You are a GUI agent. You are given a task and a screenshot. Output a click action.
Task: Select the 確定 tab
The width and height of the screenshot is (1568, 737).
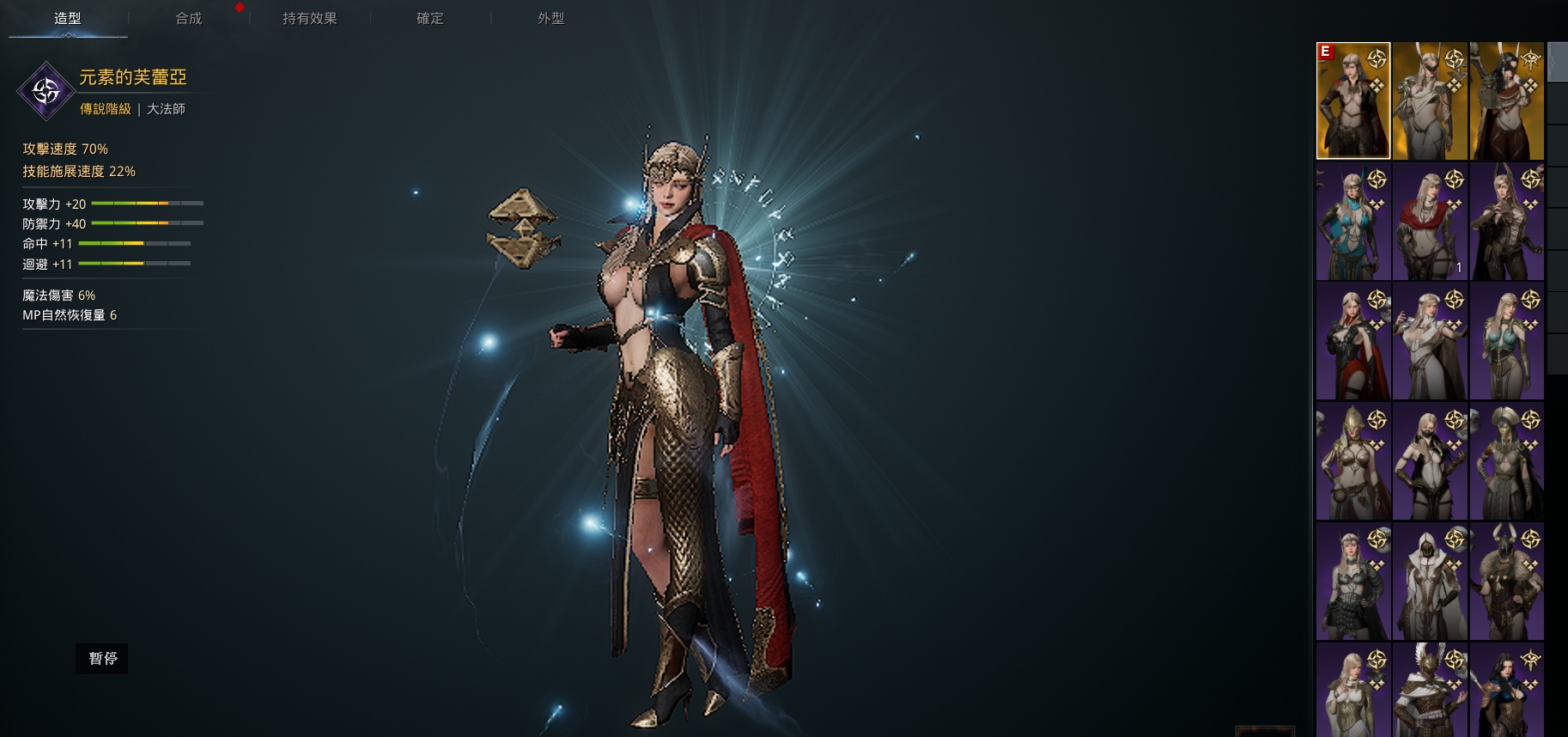[x=429, y=18]
